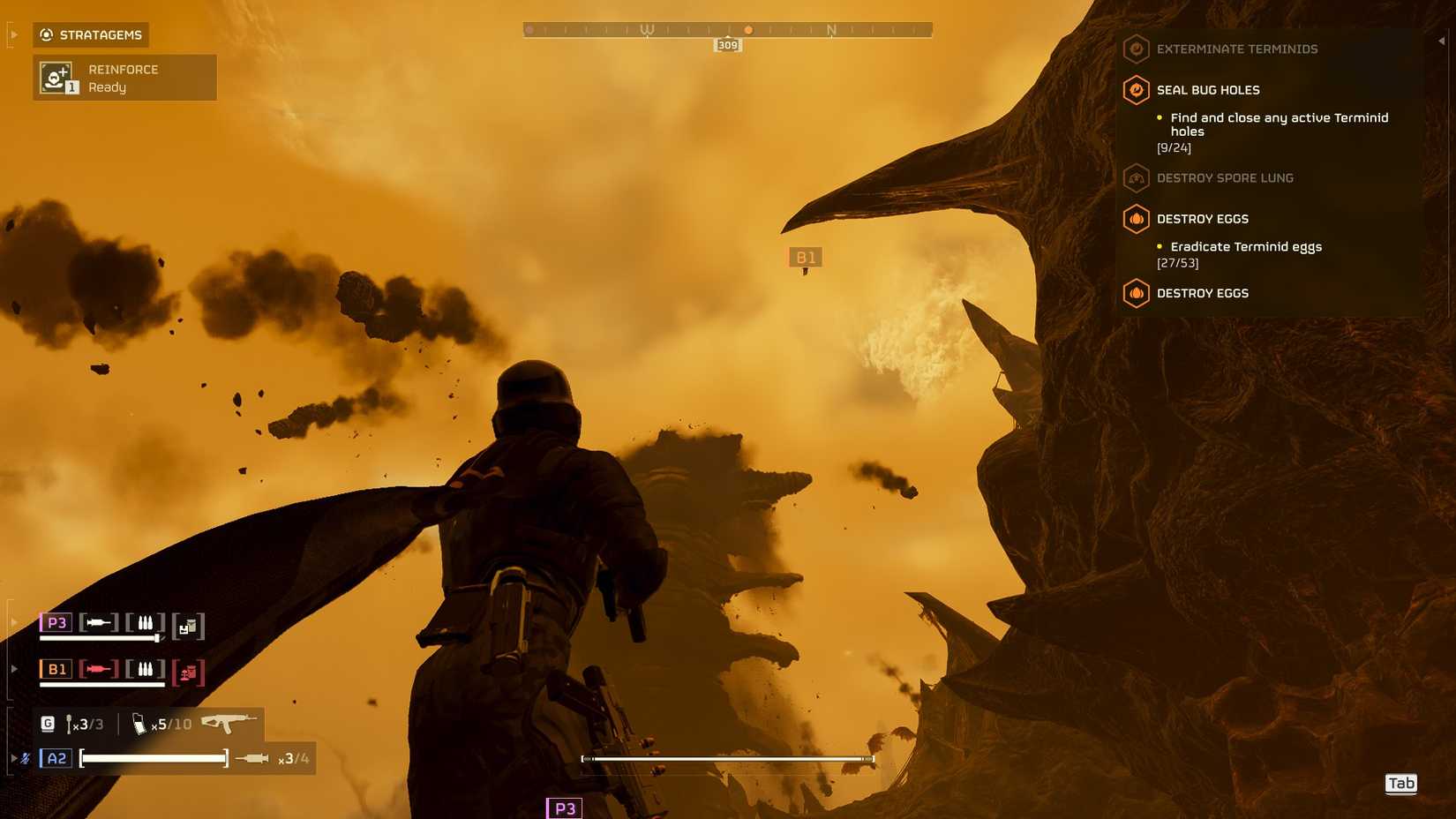Select the Destroy Spore Lung objective icon
1456x819 pixels.
[1136, 178]
